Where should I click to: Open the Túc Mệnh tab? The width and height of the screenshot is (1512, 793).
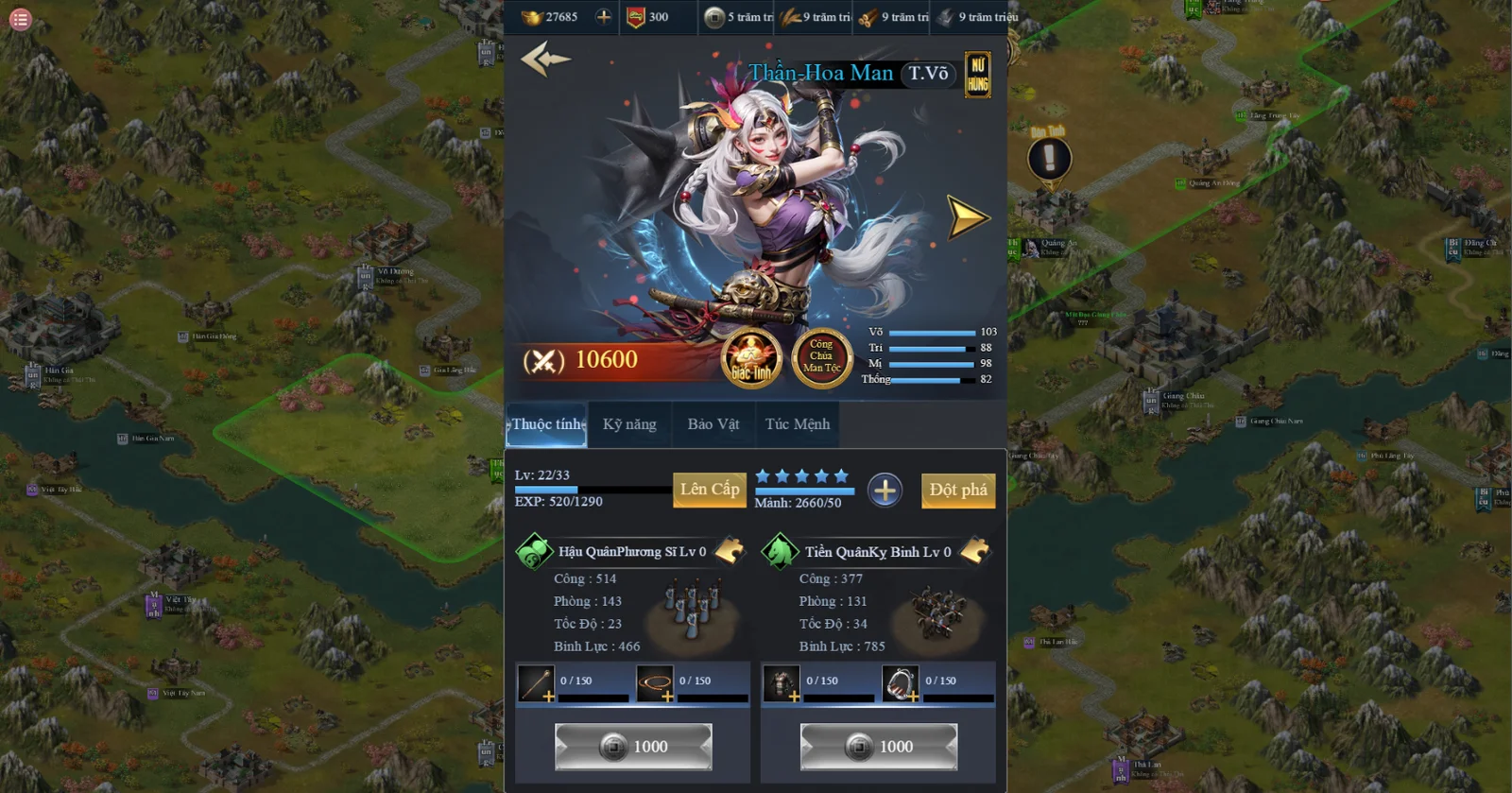(x=798, y=424)
